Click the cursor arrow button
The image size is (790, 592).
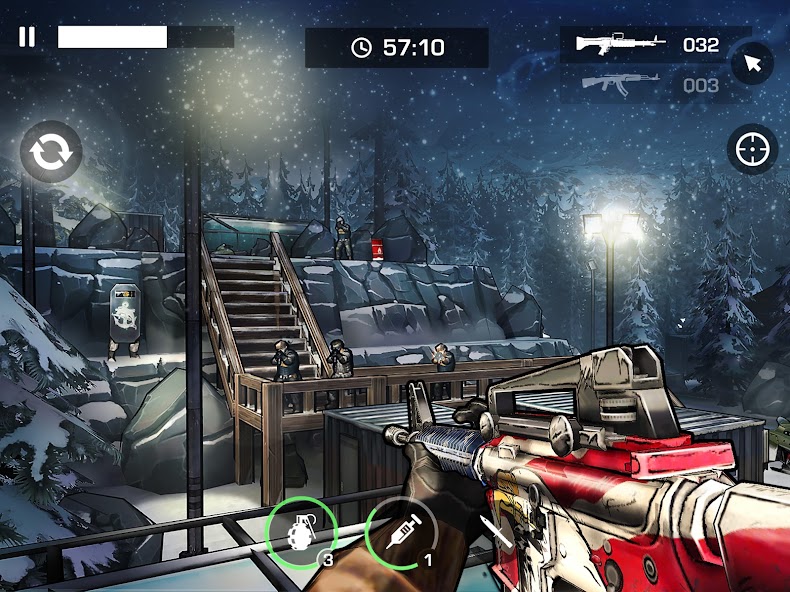(x=752, y=65)
